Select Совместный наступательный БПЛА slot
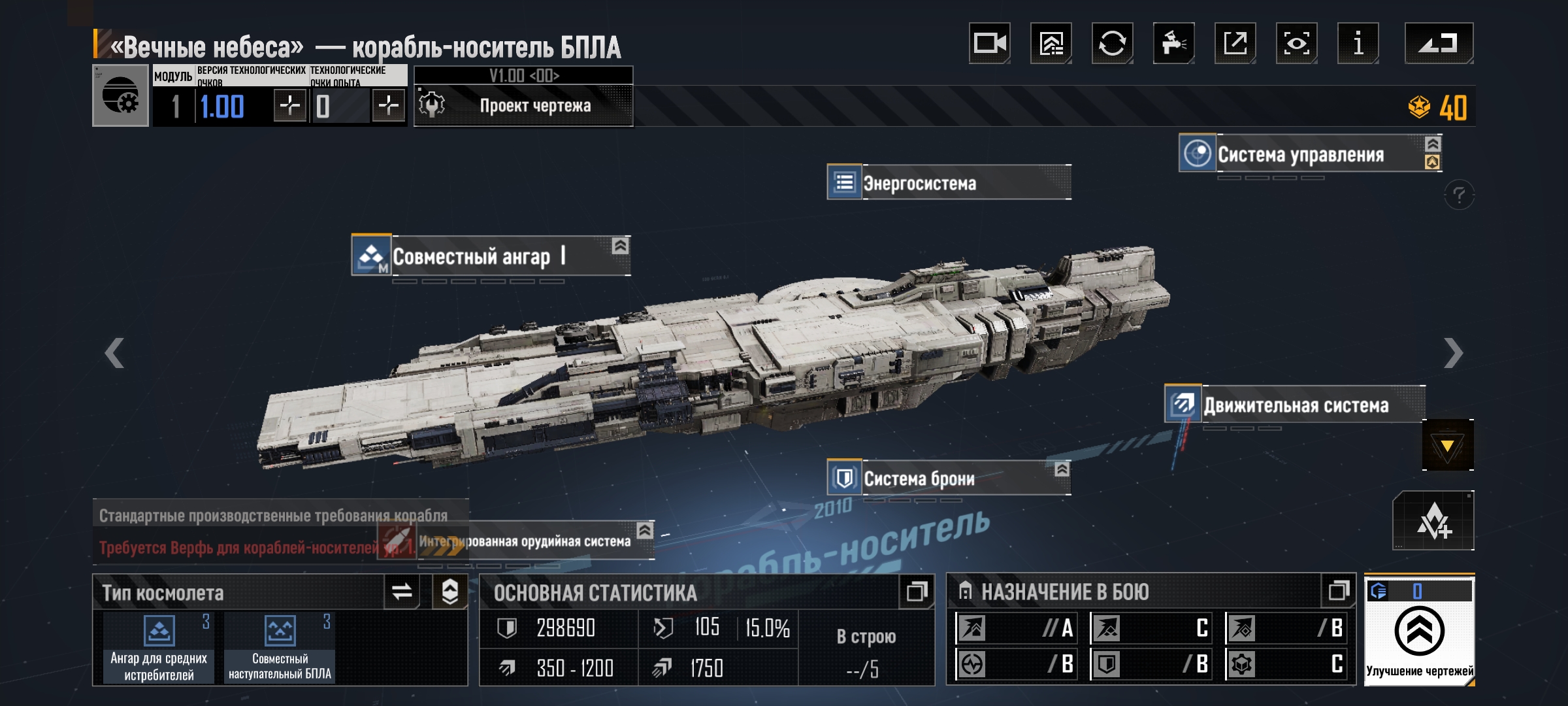1568x706 pixels. click(280, 648)
